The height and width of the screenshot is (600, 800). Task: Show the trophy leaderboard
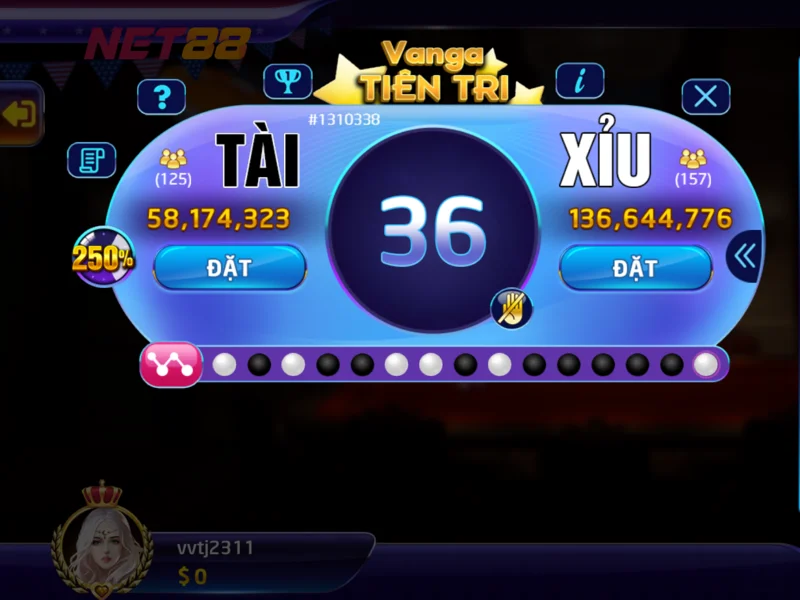click(x=288, y=80)
